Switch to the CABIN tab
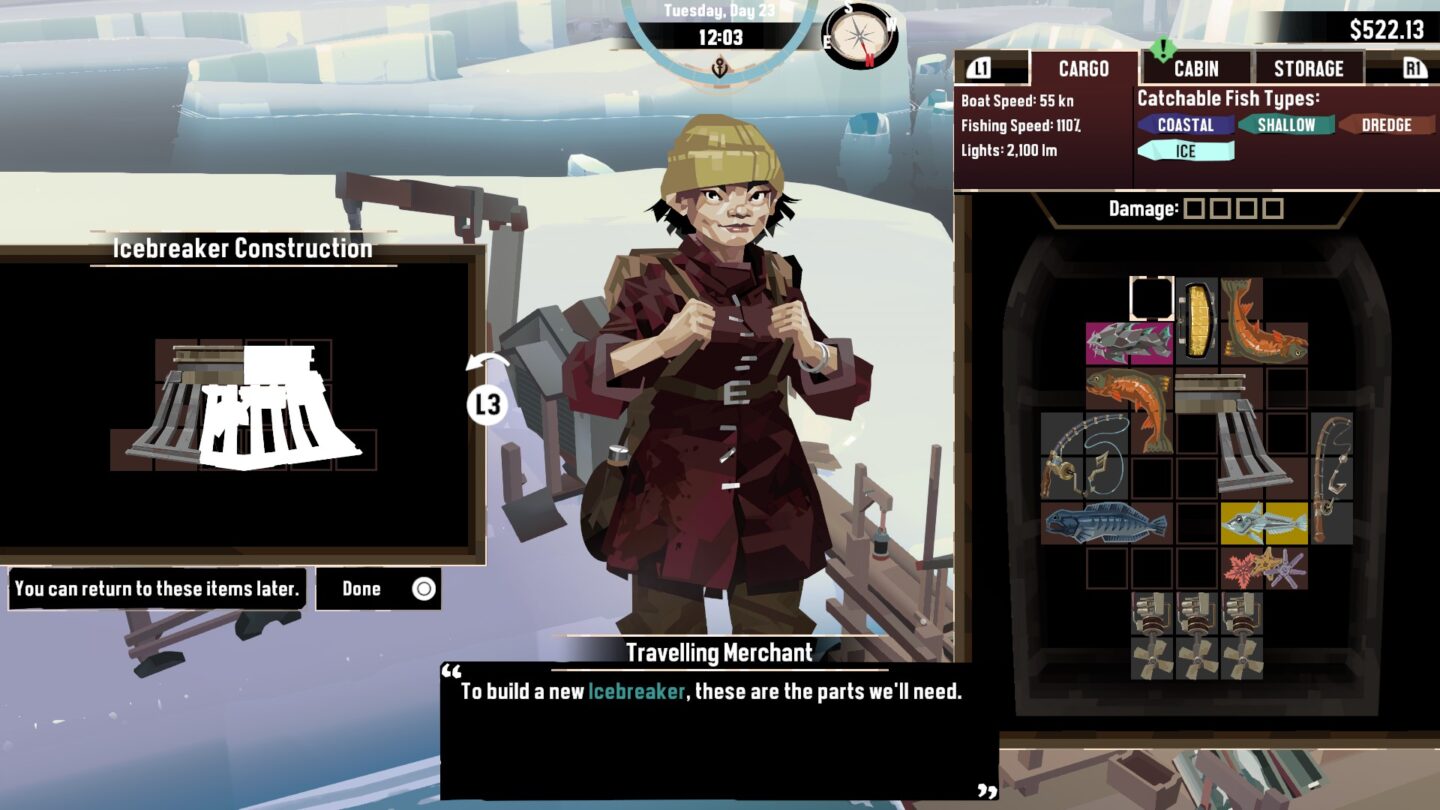1440x810 pixels. 1195,69
